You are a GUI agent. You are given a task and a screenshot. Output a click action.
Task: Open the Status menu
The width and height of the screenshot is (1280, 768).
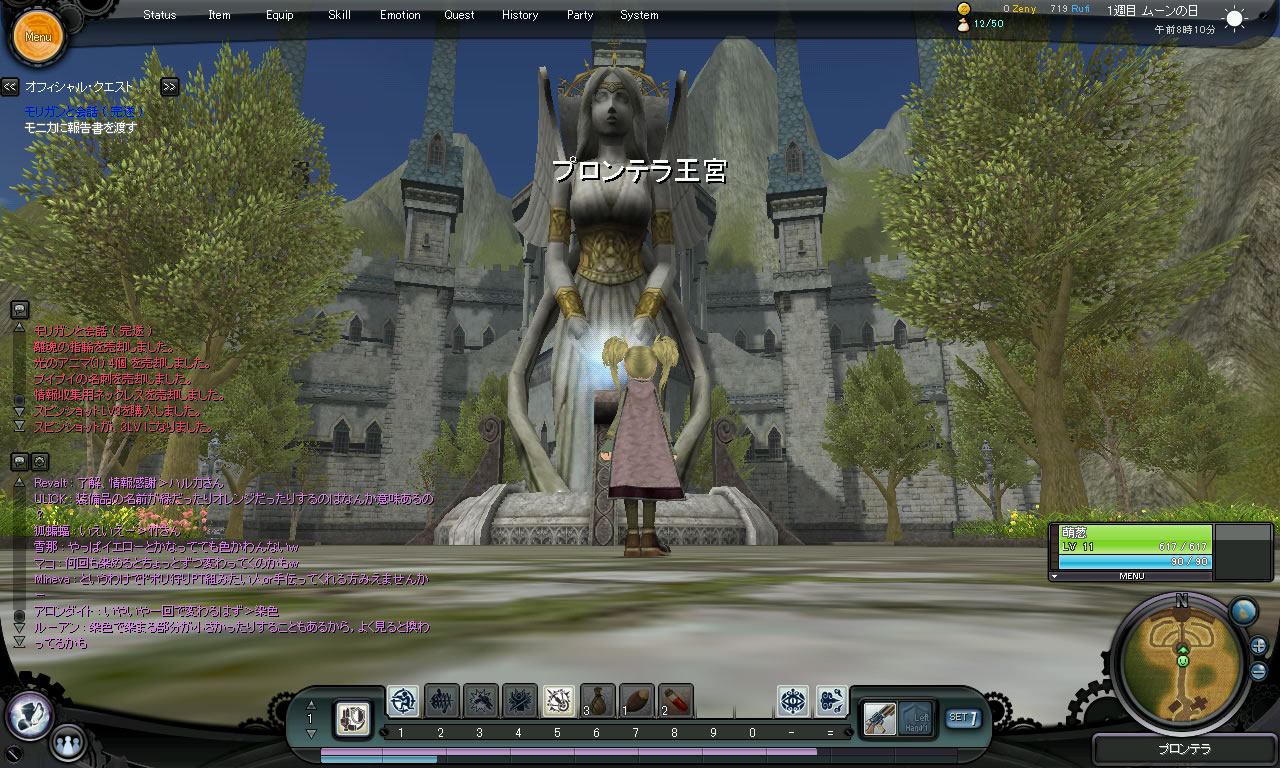pyautogui.click(x=159, y=15)
